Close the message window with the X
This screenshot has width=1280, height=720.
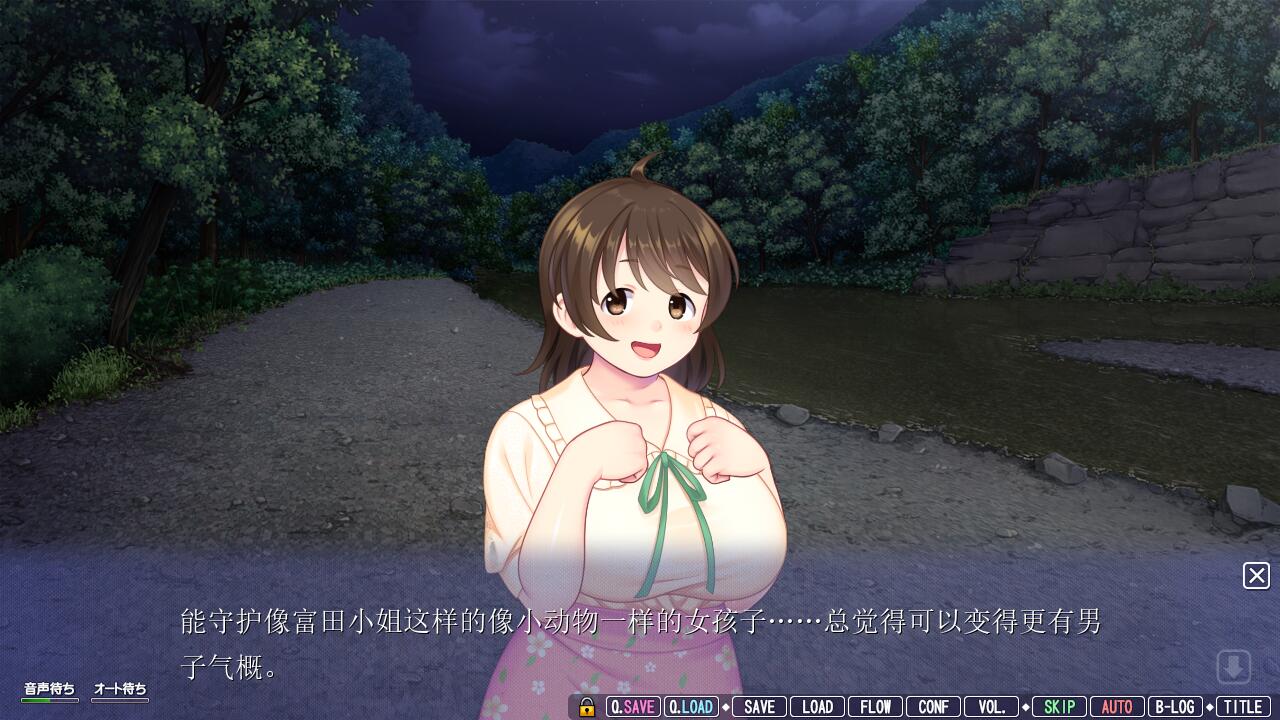click(1256, 577)
